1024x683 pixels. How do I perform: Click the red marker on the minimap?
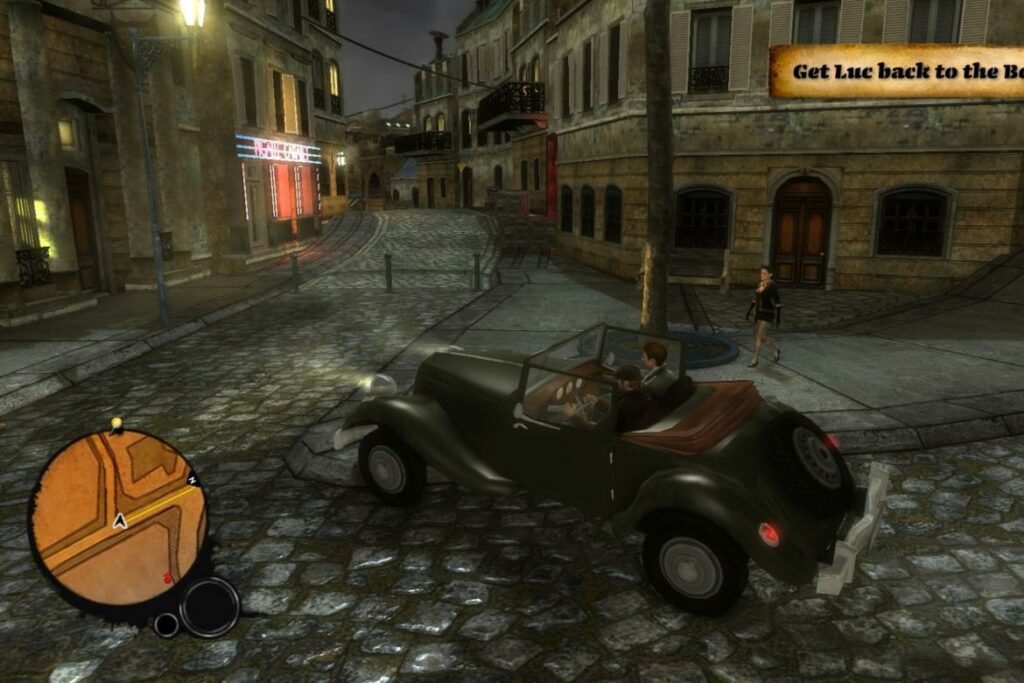pyautogui.click(x=167, y=578)
